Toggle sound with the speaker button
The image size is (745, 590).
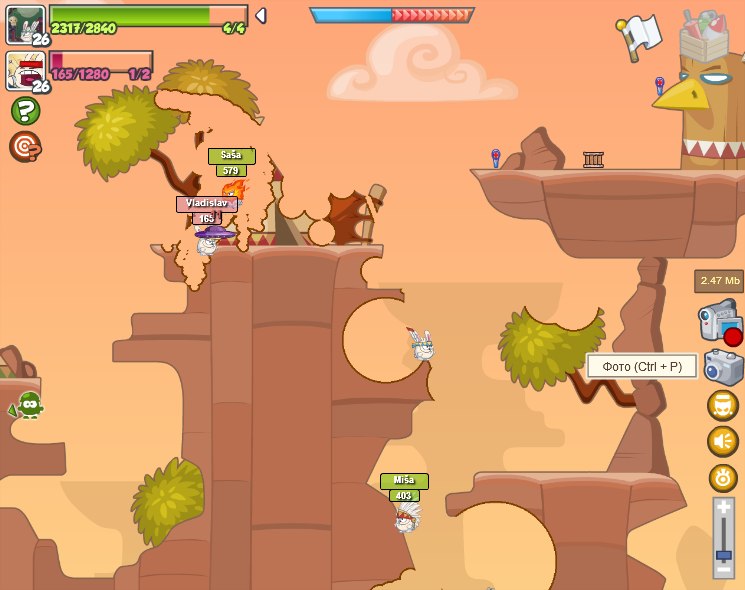coord(723,441)
